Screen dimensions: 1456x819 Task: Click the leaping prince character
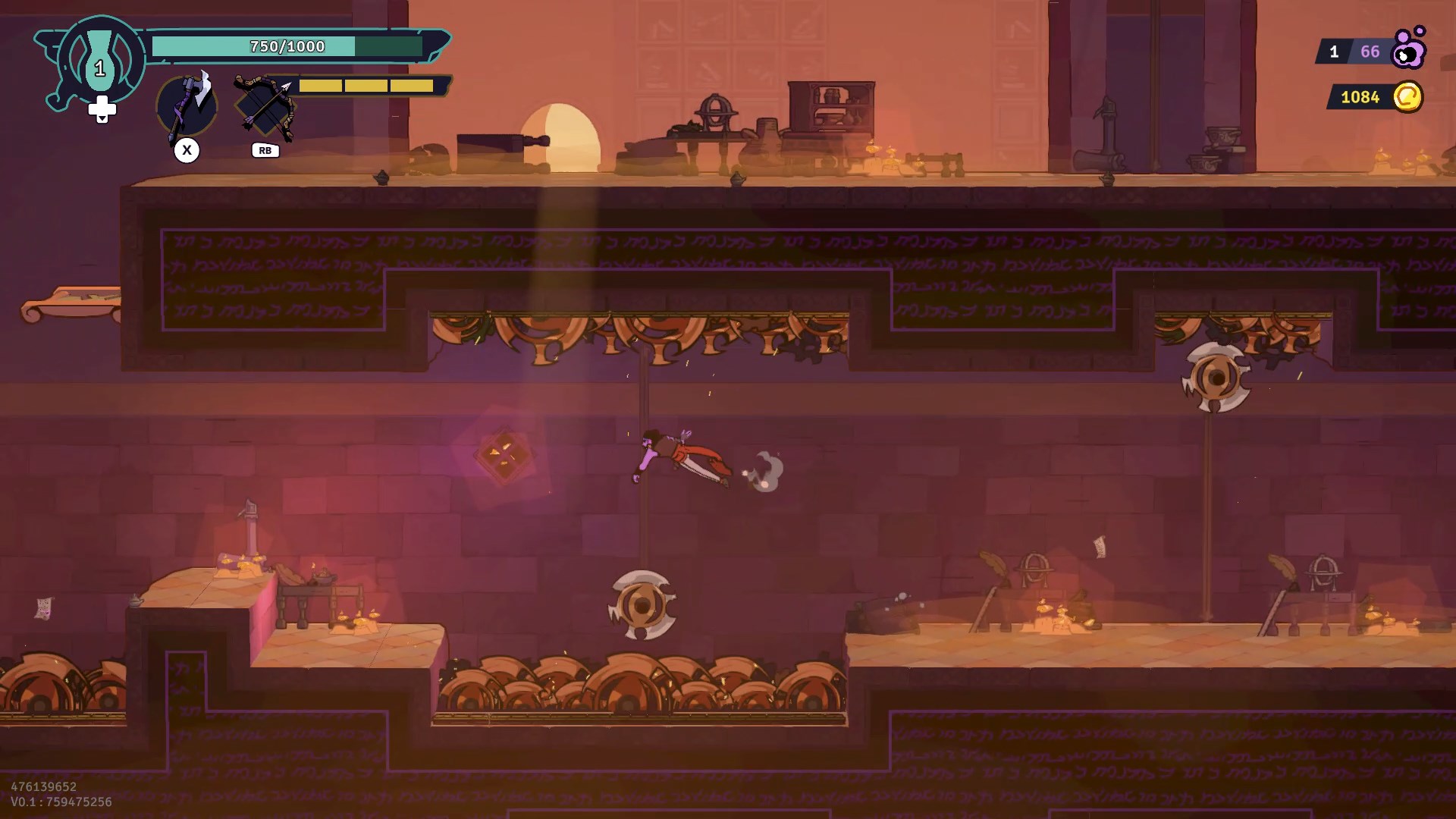(679, 453)
